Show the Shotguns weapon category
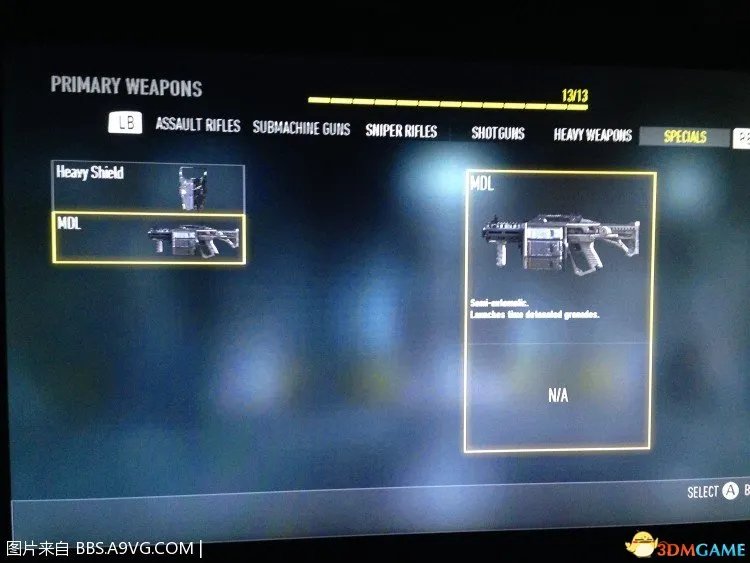 tap(498, 133)
